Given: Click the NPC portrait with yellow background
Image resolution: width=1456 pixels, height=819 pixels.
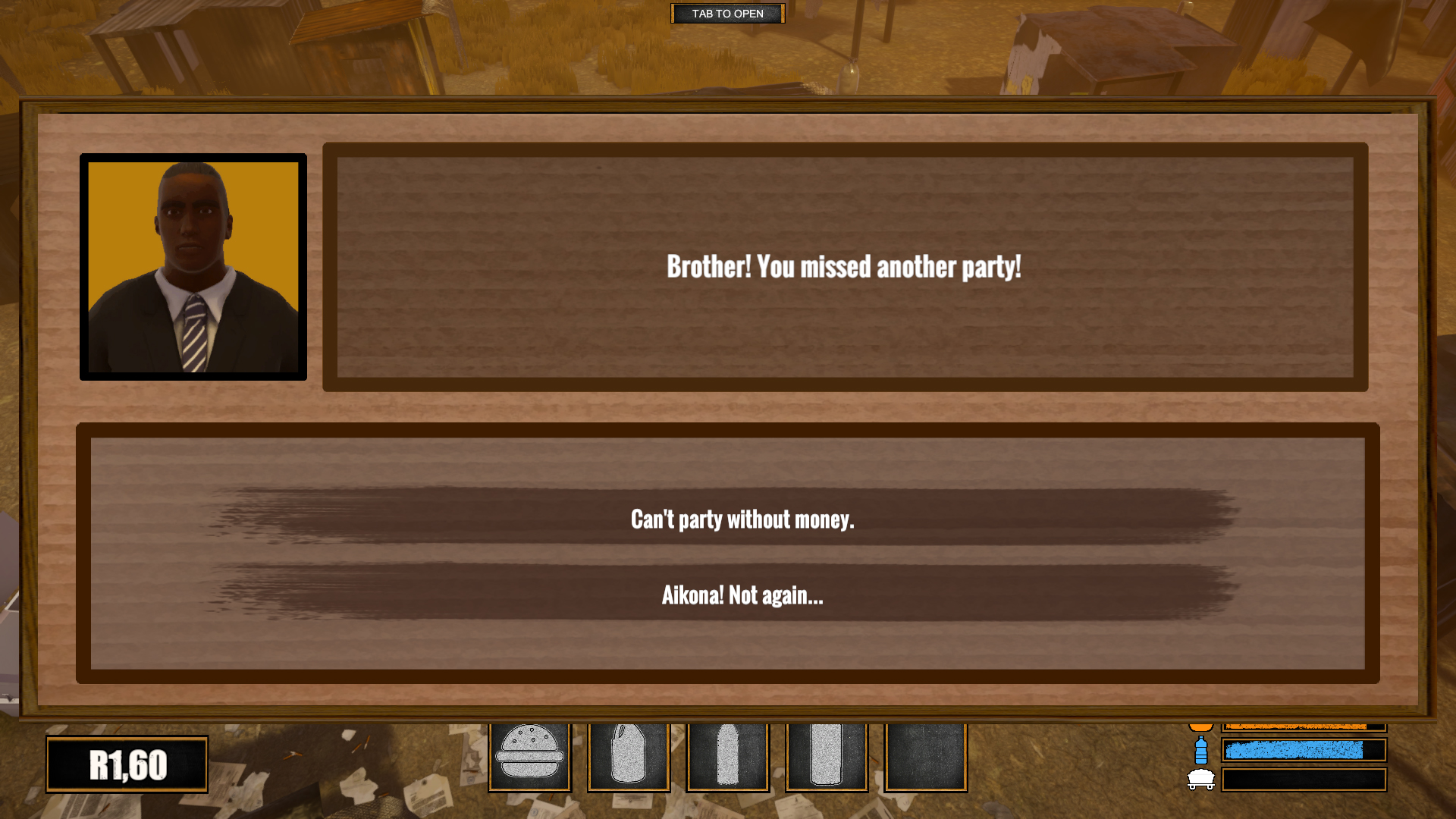Looking at the screenshot, I should pos(193,267).
